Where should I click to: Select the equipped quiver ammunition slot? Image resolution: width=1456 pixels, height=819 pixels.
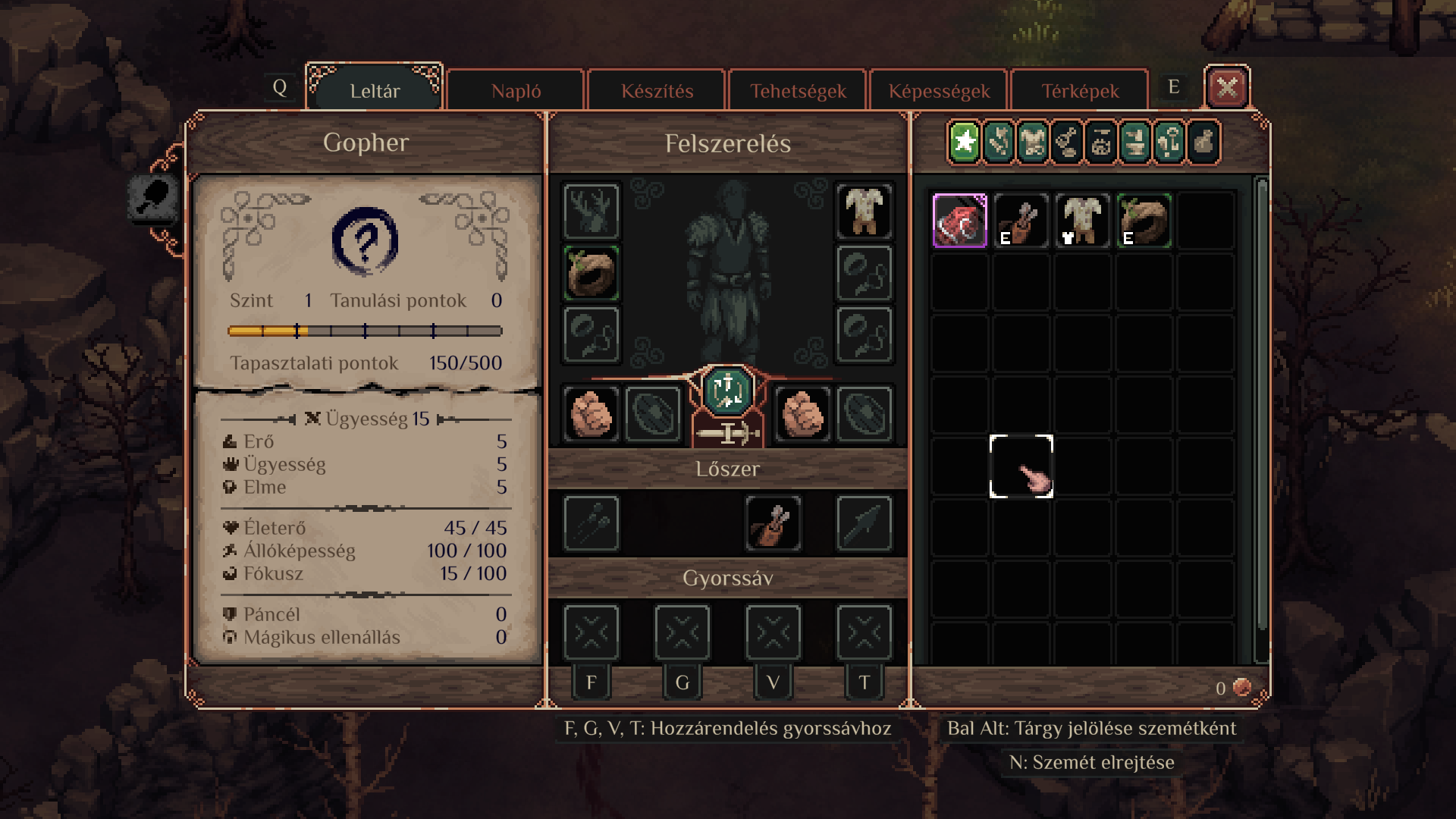click(773, 523)
